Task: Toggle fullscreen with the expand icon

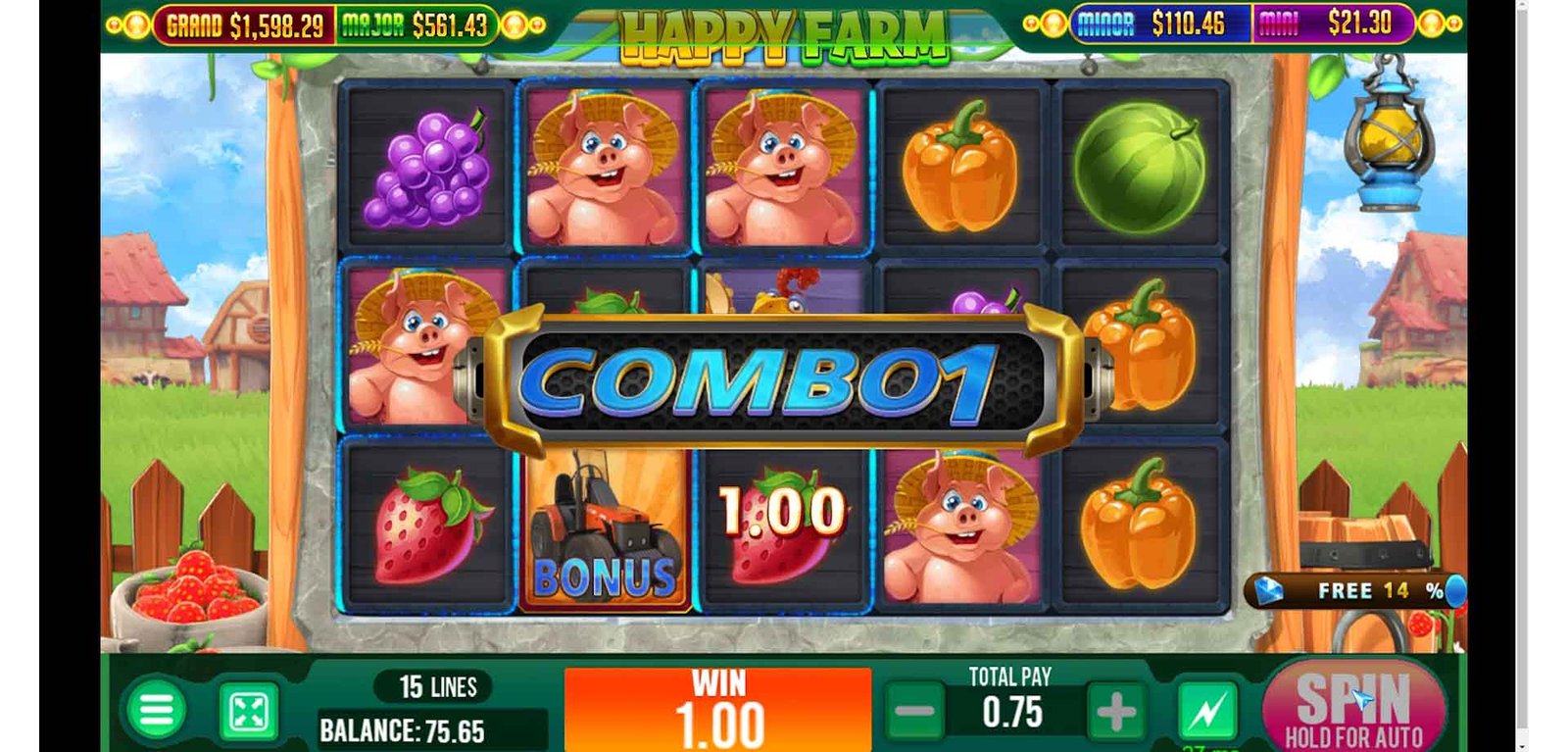Action: point(248,712)
